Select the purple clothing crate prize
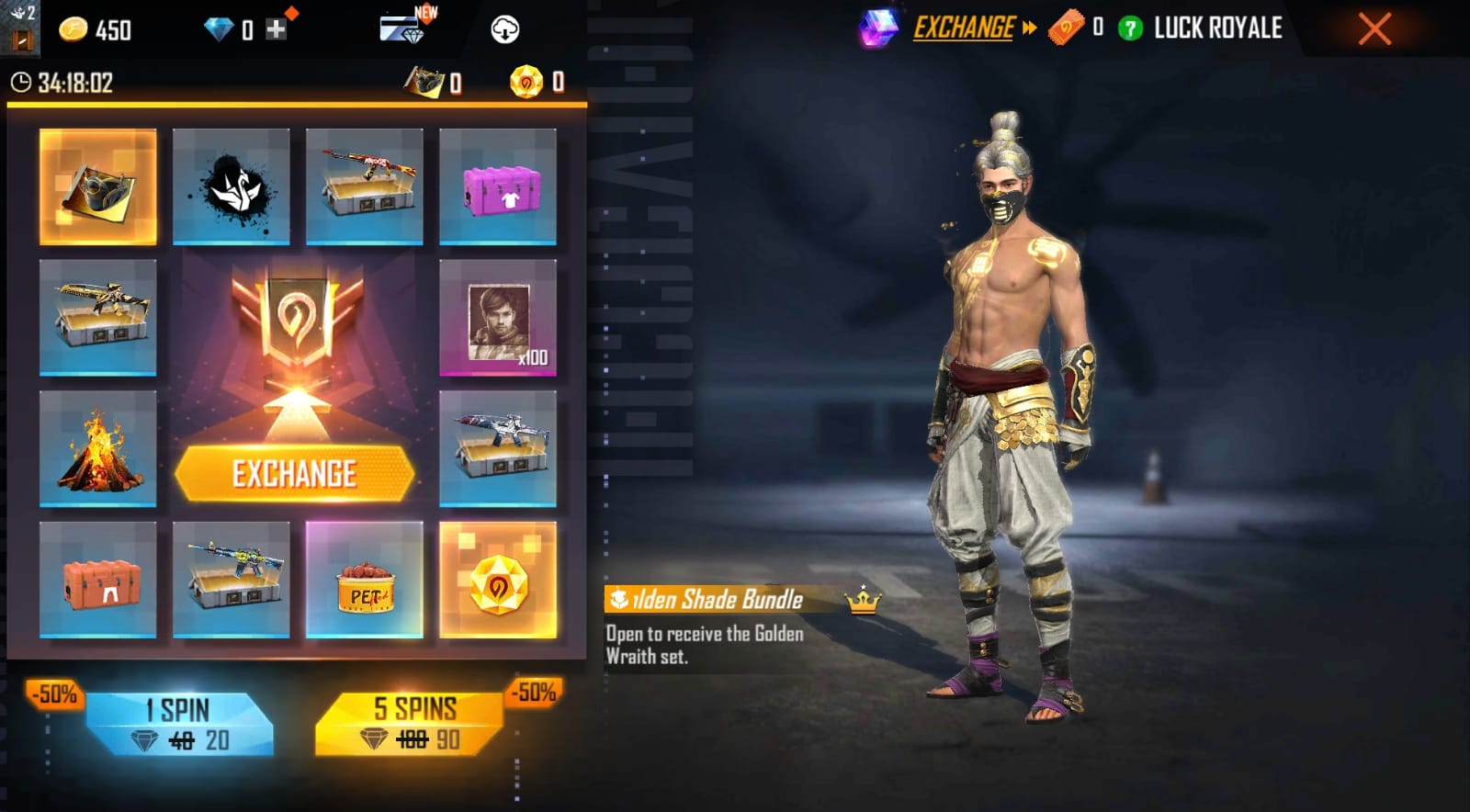This screenshot has height=812, width=1470. [499, 186]
